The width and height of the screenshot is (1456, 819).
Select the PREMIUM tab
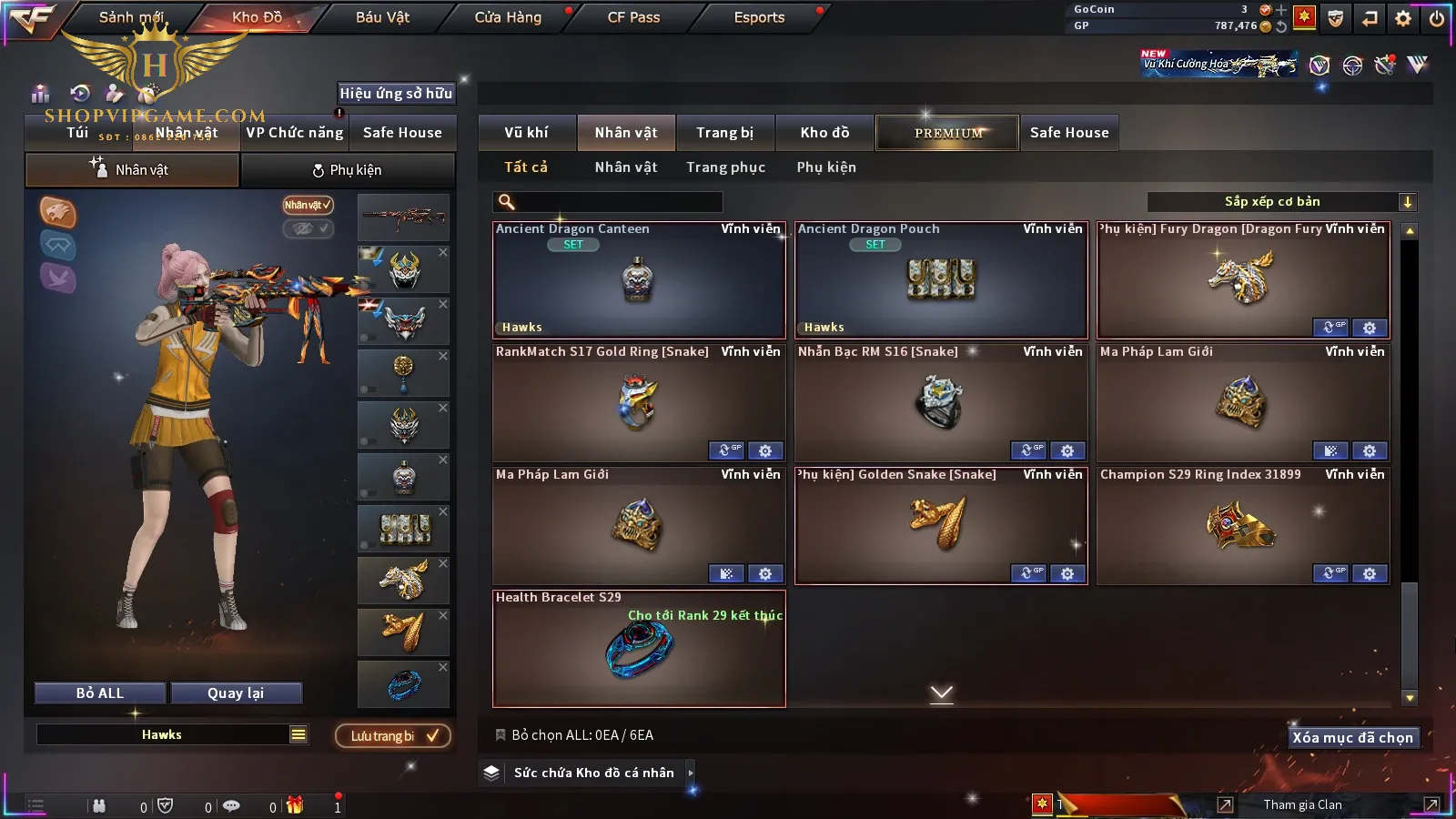pyautogui.click(x=947, y=133)
